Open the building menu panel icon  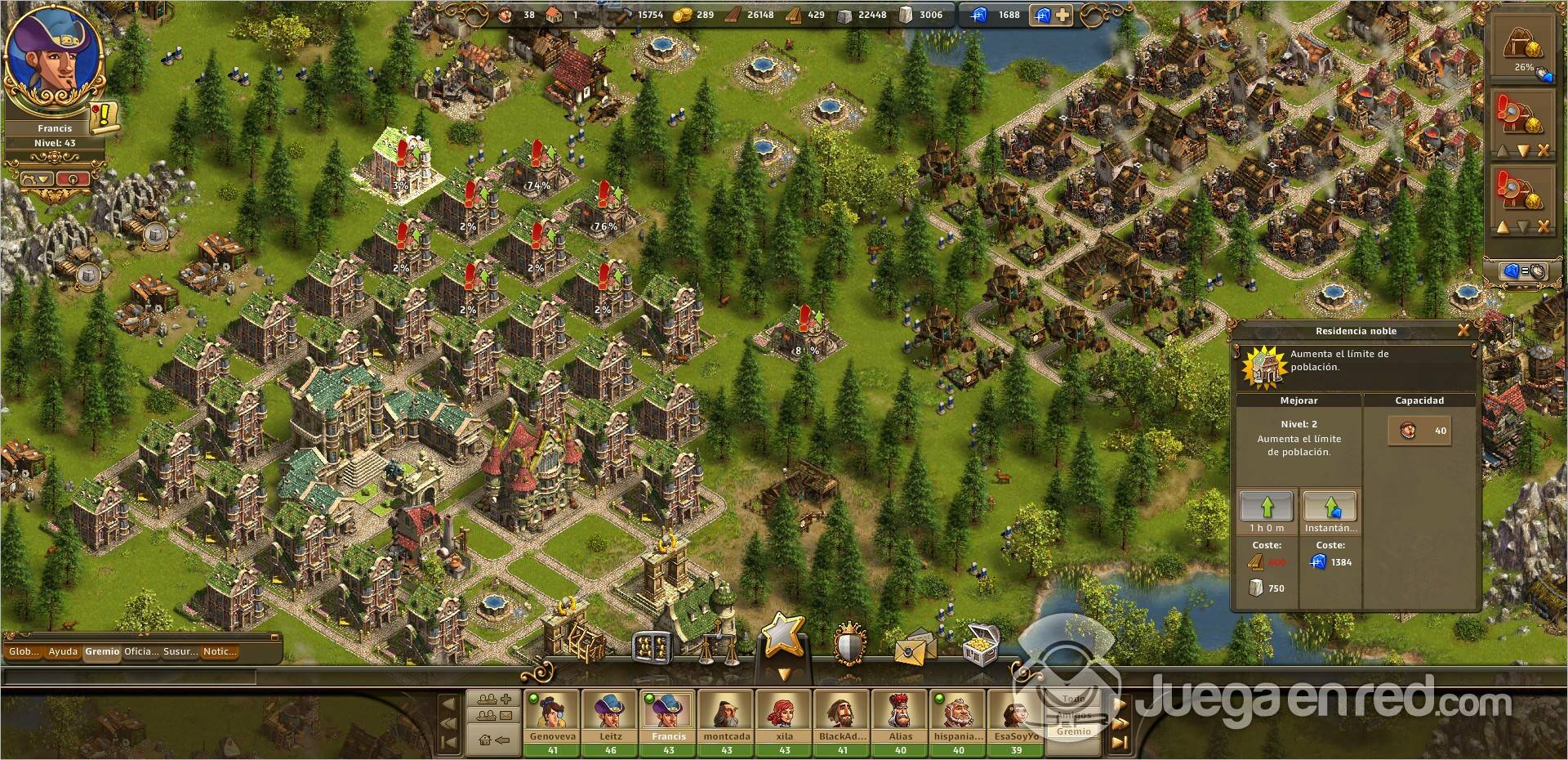coord(653,648)
